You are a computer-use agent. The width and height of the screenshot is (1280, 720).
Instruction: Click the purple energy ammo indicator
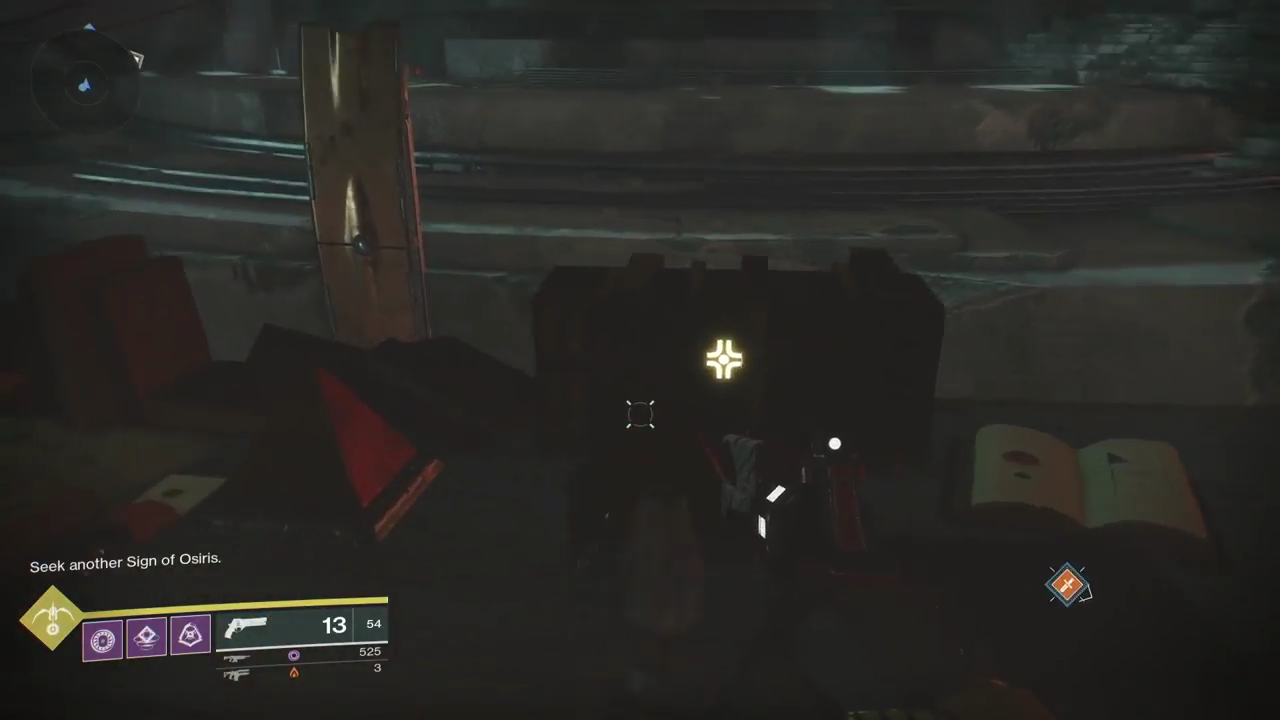click(293, 655)
